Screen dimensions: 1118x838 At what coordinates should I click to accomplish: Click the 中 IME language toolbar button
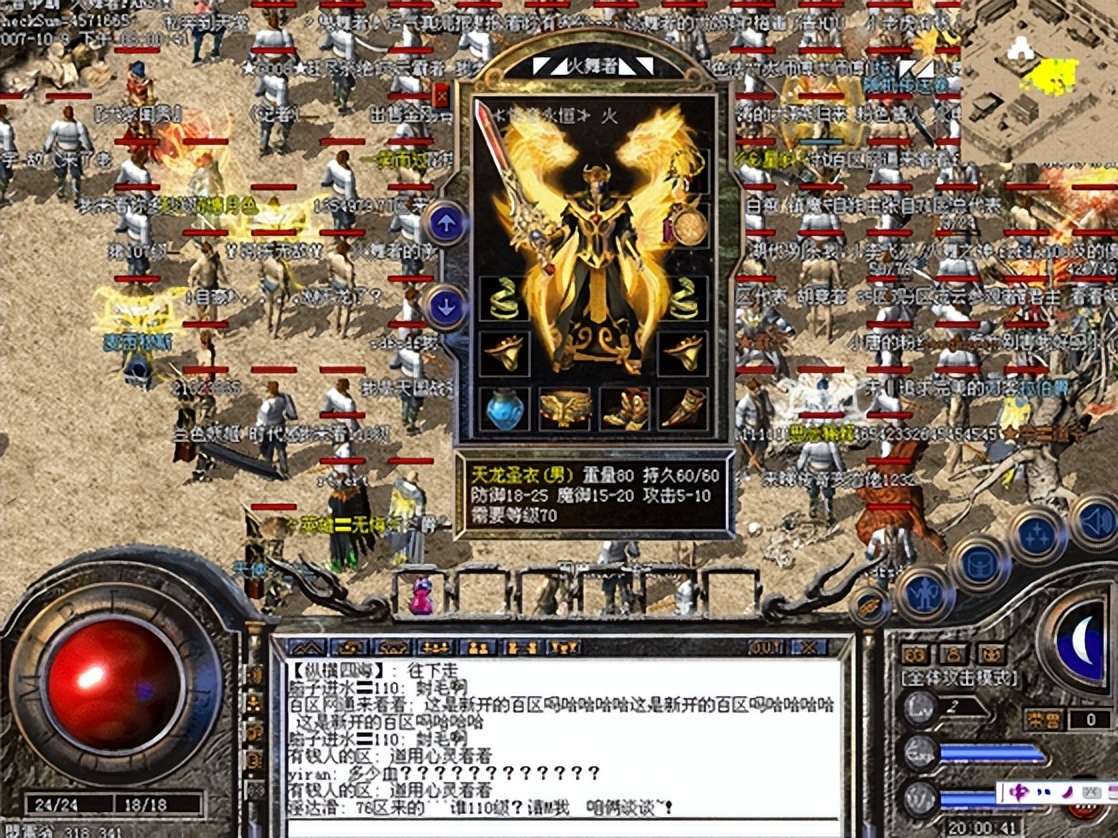tap(1019, 793)
